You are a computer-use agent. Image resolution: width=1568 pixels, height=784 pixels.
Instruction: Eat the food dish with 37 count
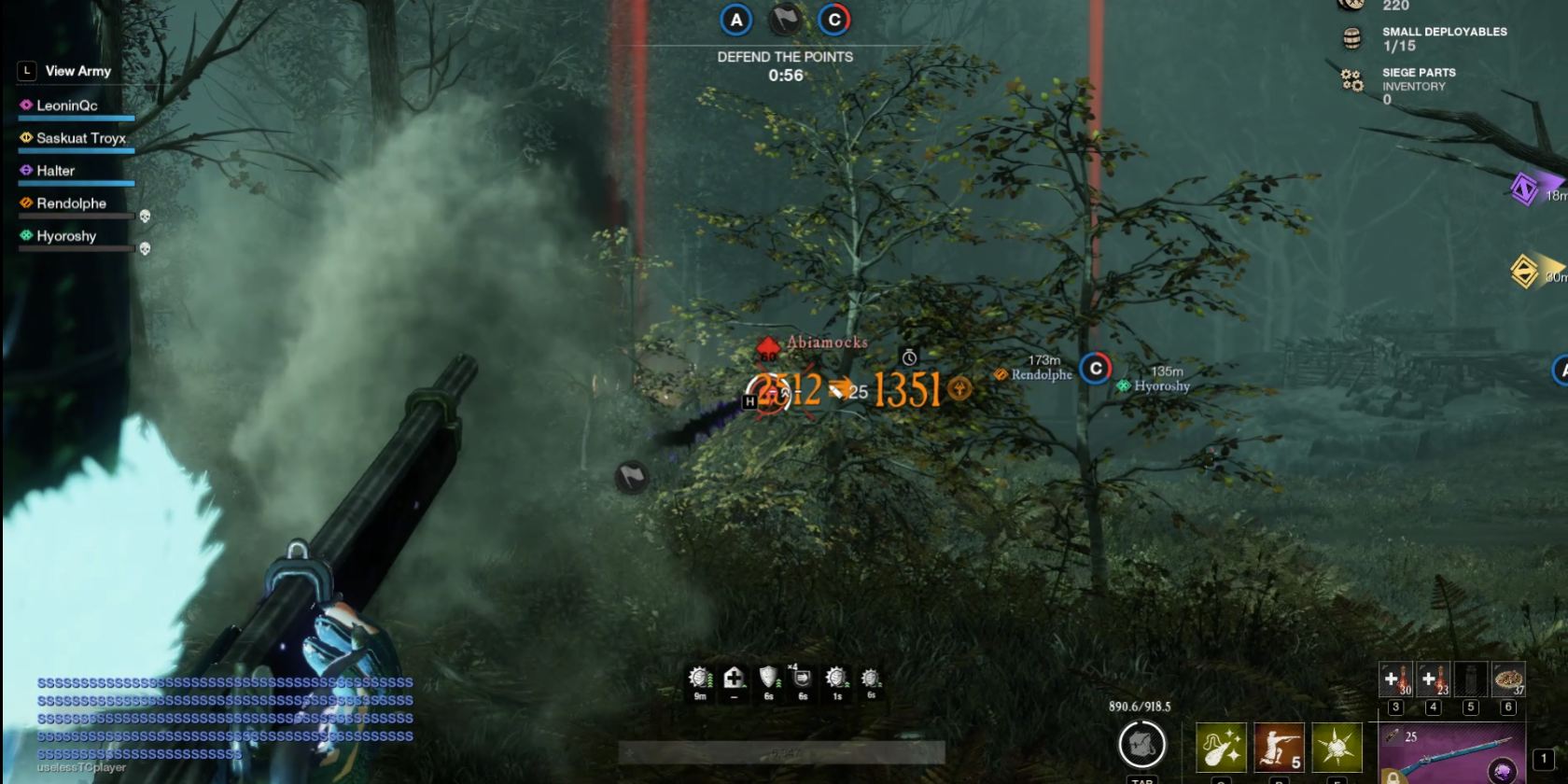1508,679
